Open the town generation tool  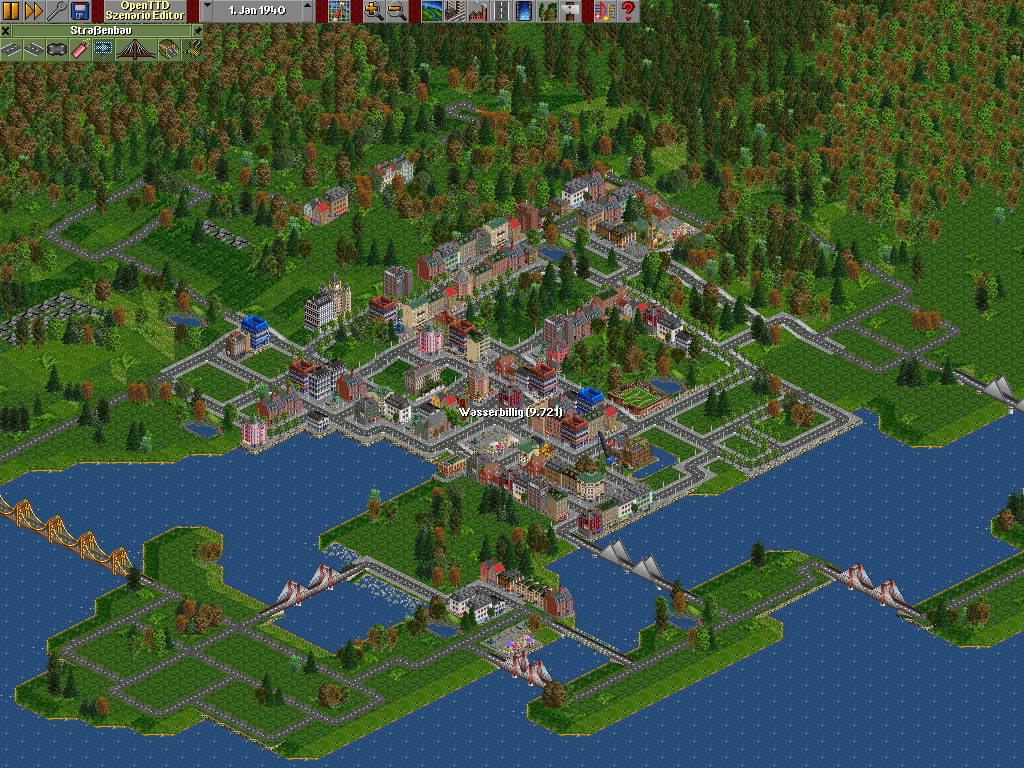(454, 11)
